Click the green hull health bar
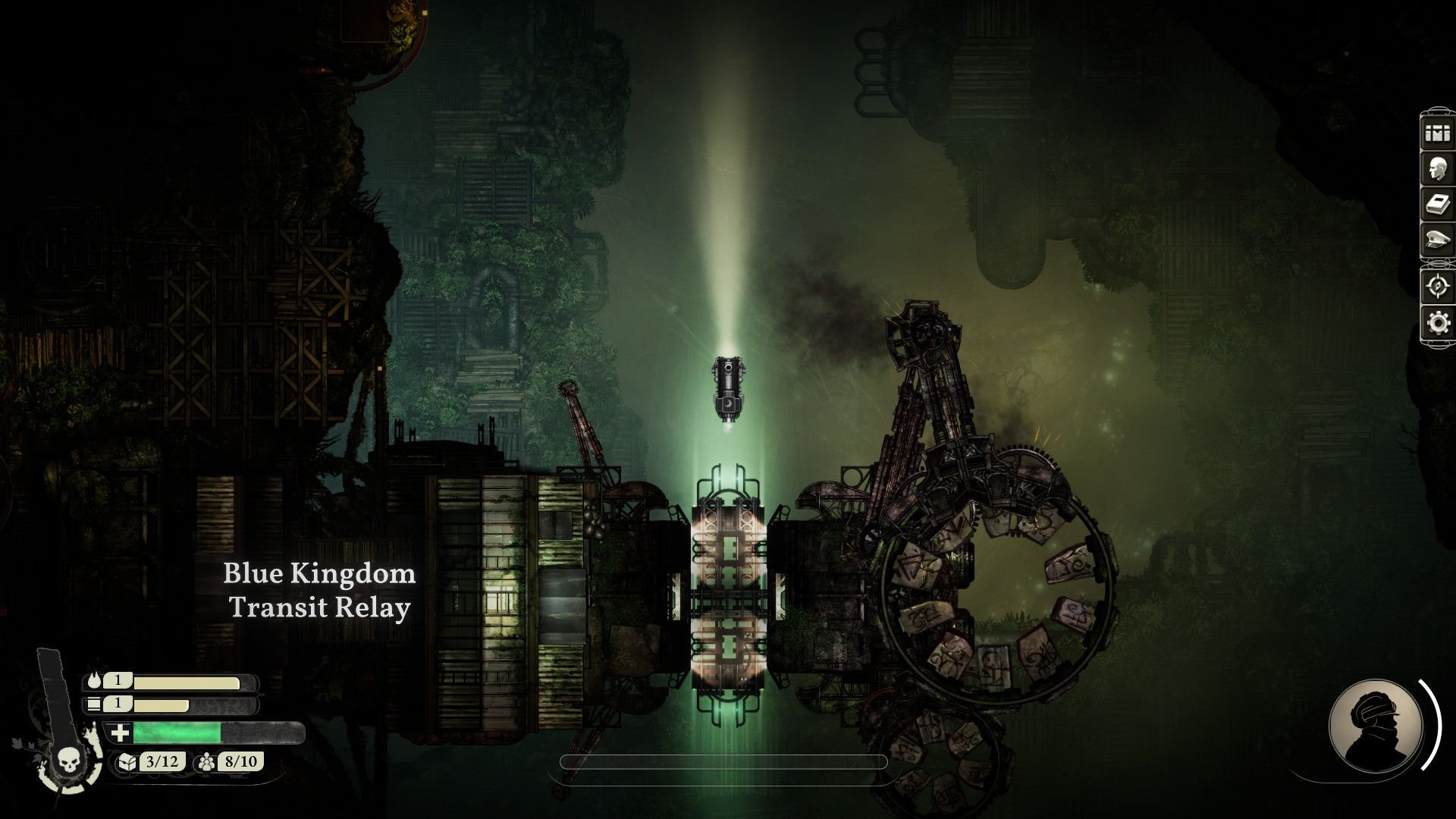The image size is (1456, 819). [178, 733]
